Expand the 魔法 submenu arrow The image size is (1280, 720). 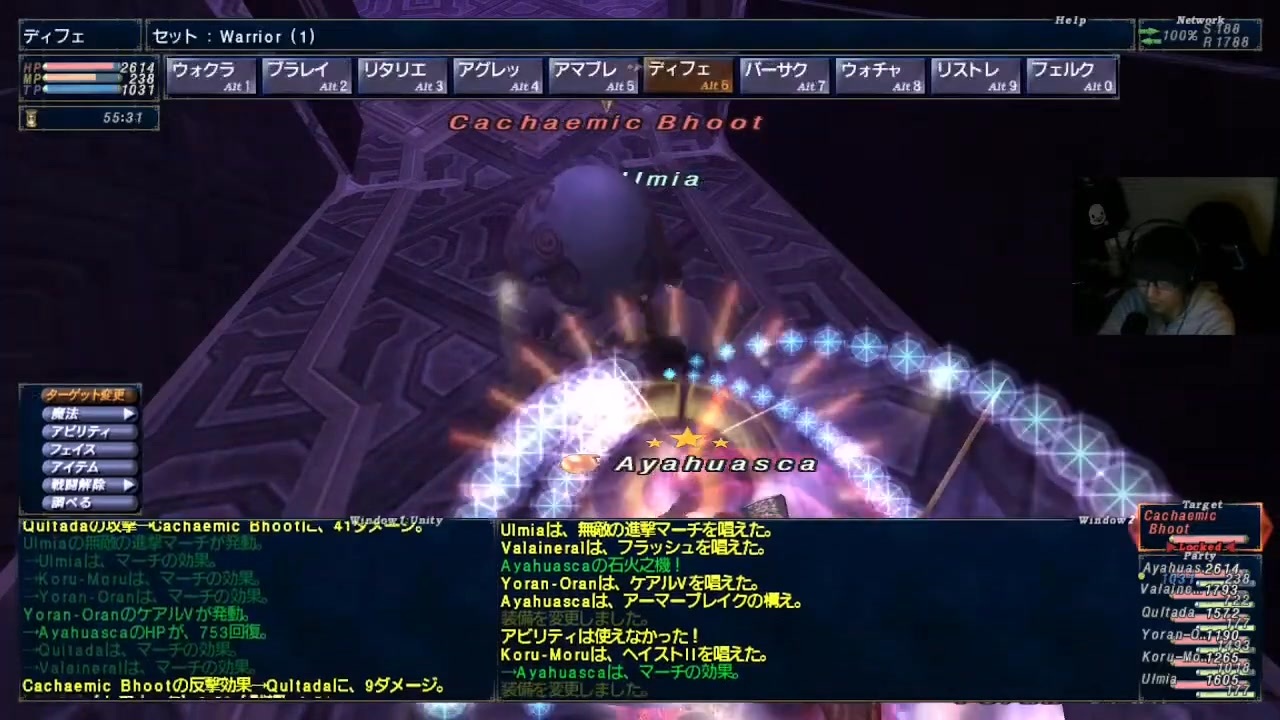click(129, 414)
